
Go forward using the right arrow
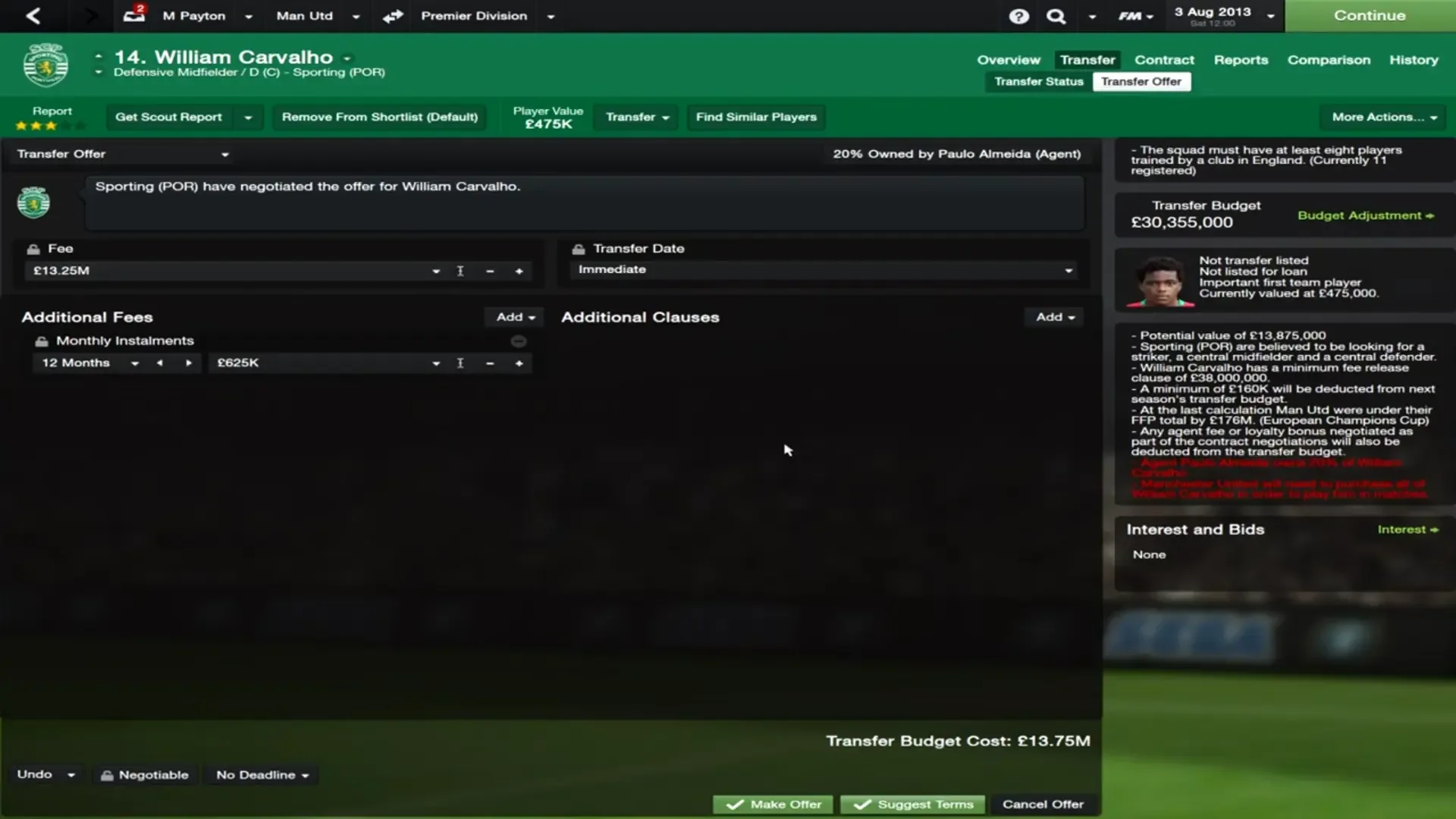[89, 16]
